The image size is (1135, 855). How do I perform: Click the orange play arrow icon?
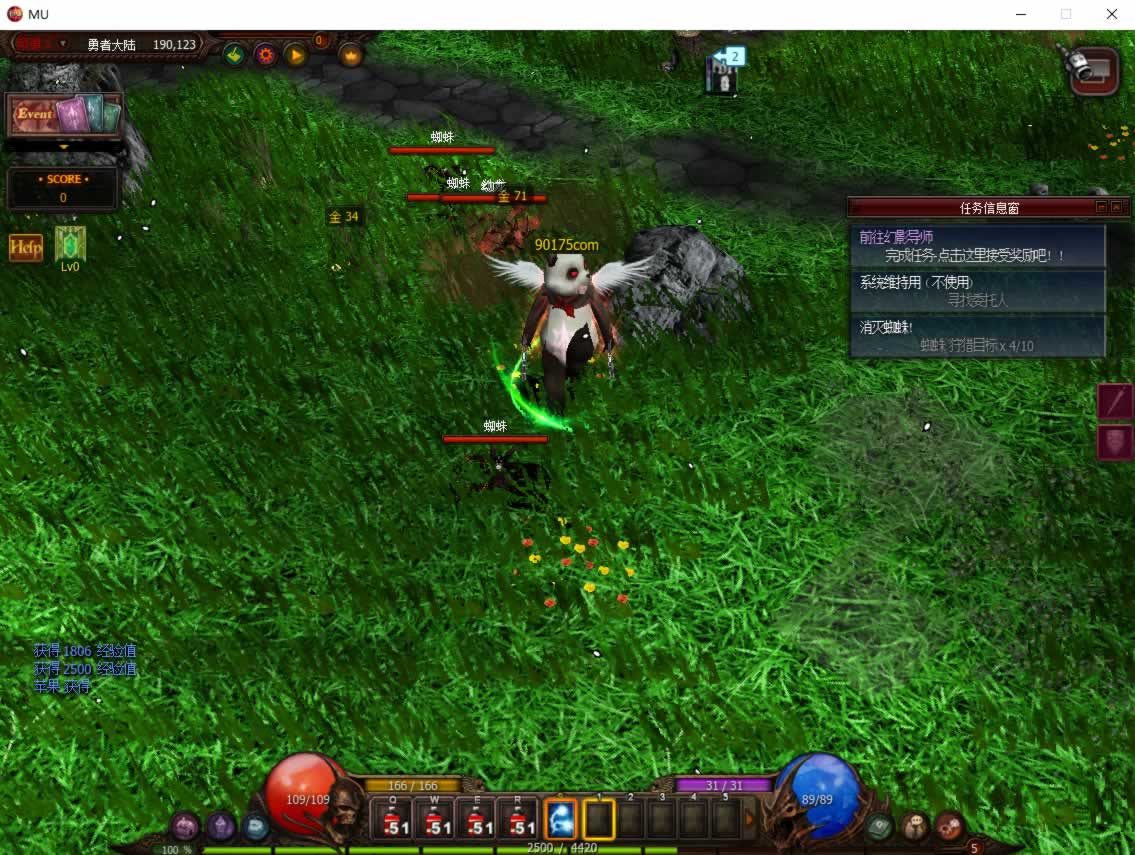pyautogui.click(x=296, y=55)
